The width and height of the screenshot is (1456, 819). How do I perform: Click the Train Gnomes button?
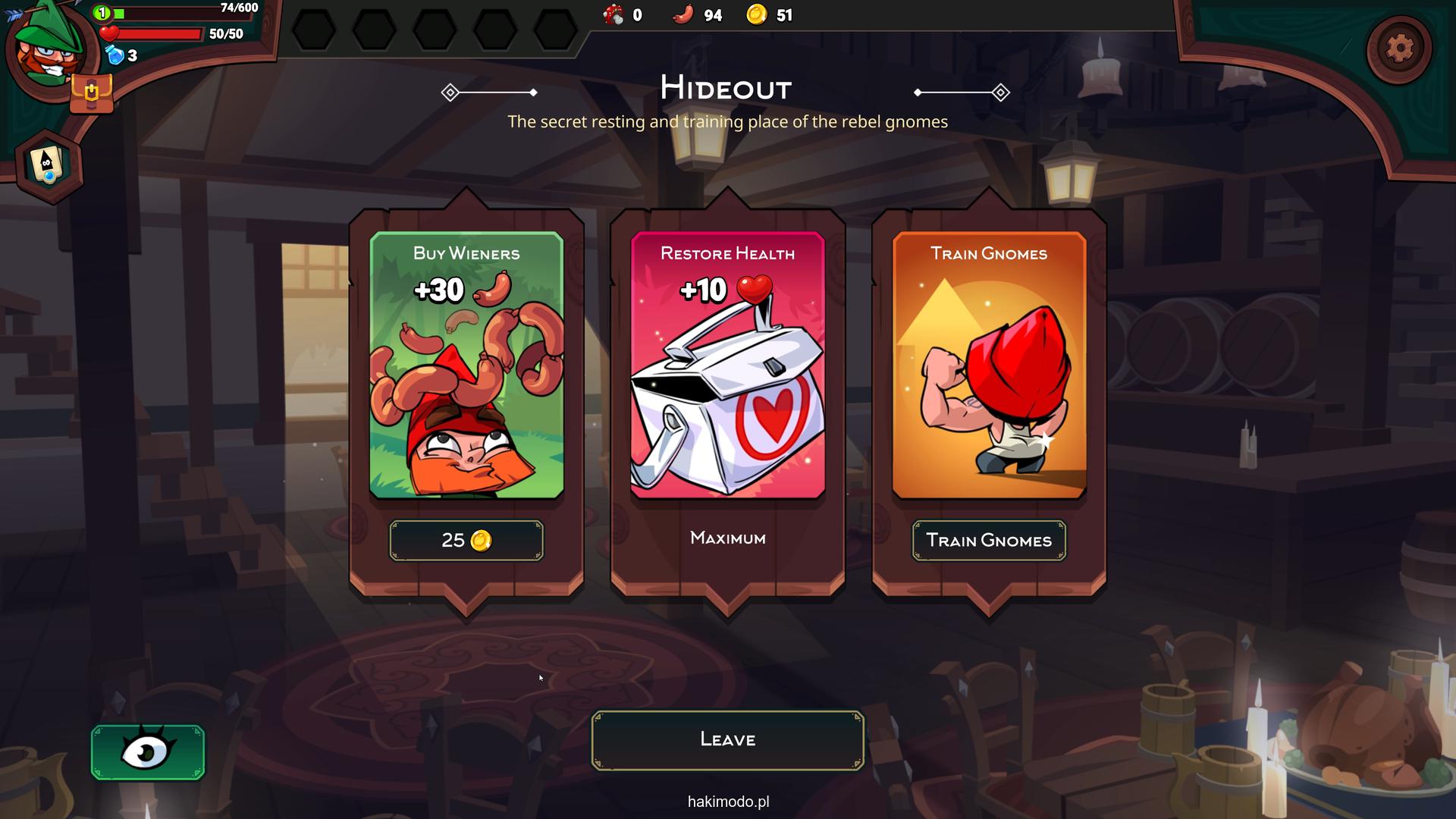[988, 540]
